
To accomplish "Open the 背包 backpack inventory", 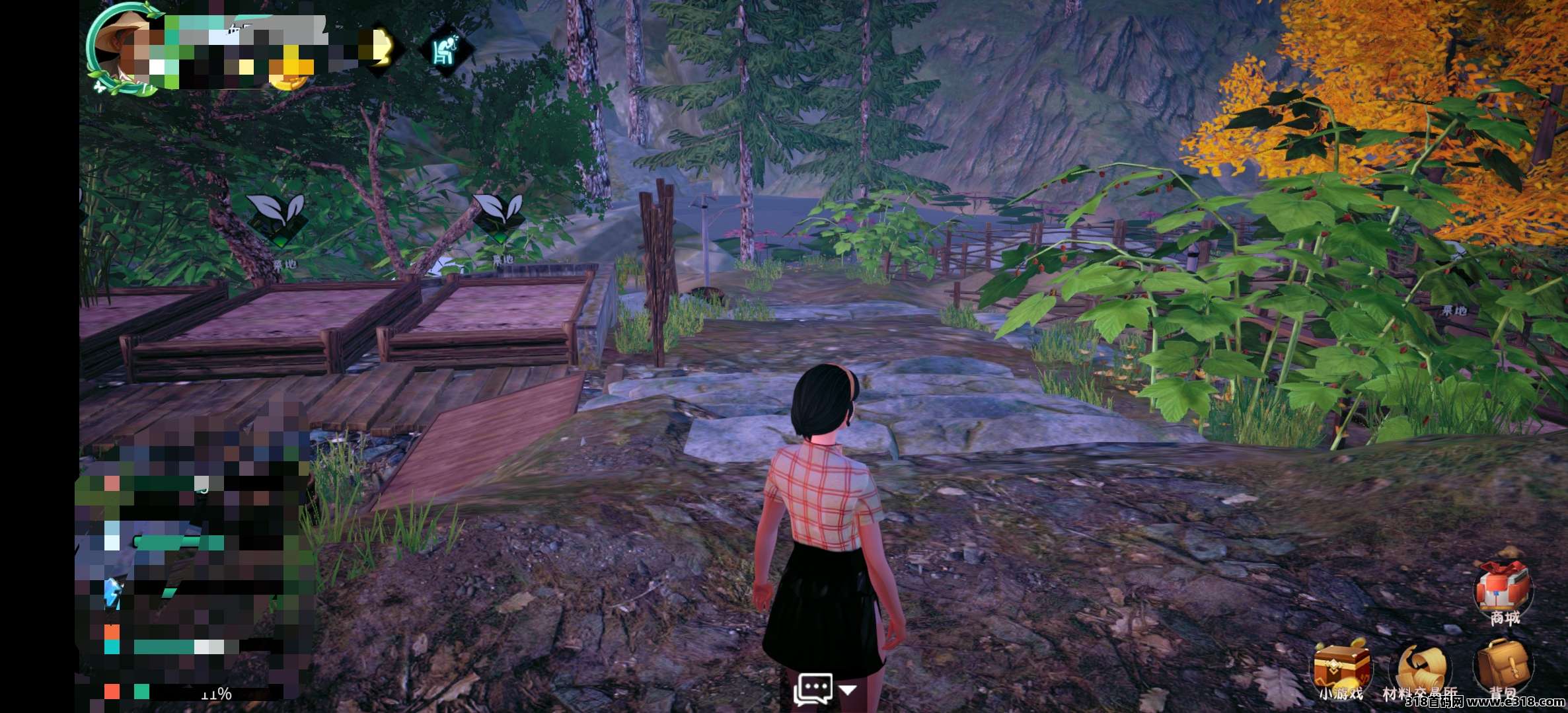I will pyautogui.click(x=1503, y=666).
